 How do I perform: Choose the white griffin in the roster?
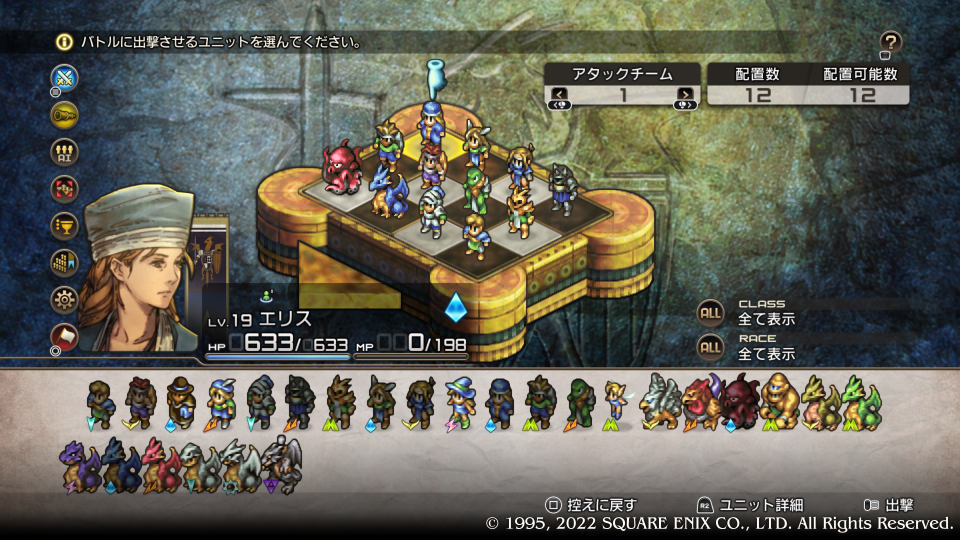[x=659, y=401]
